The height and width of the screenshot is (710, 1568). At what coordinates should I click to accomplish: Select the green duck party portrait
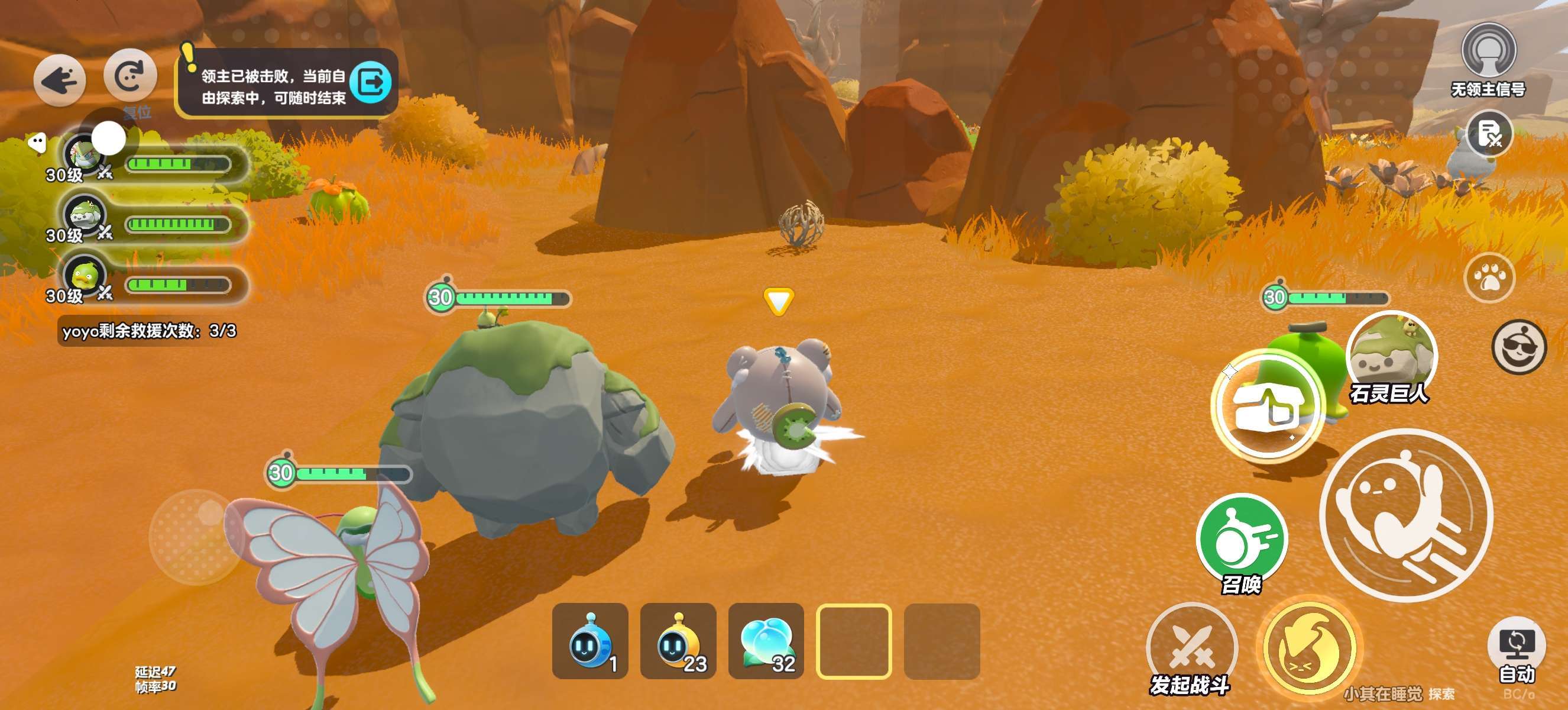click(84, 276)
